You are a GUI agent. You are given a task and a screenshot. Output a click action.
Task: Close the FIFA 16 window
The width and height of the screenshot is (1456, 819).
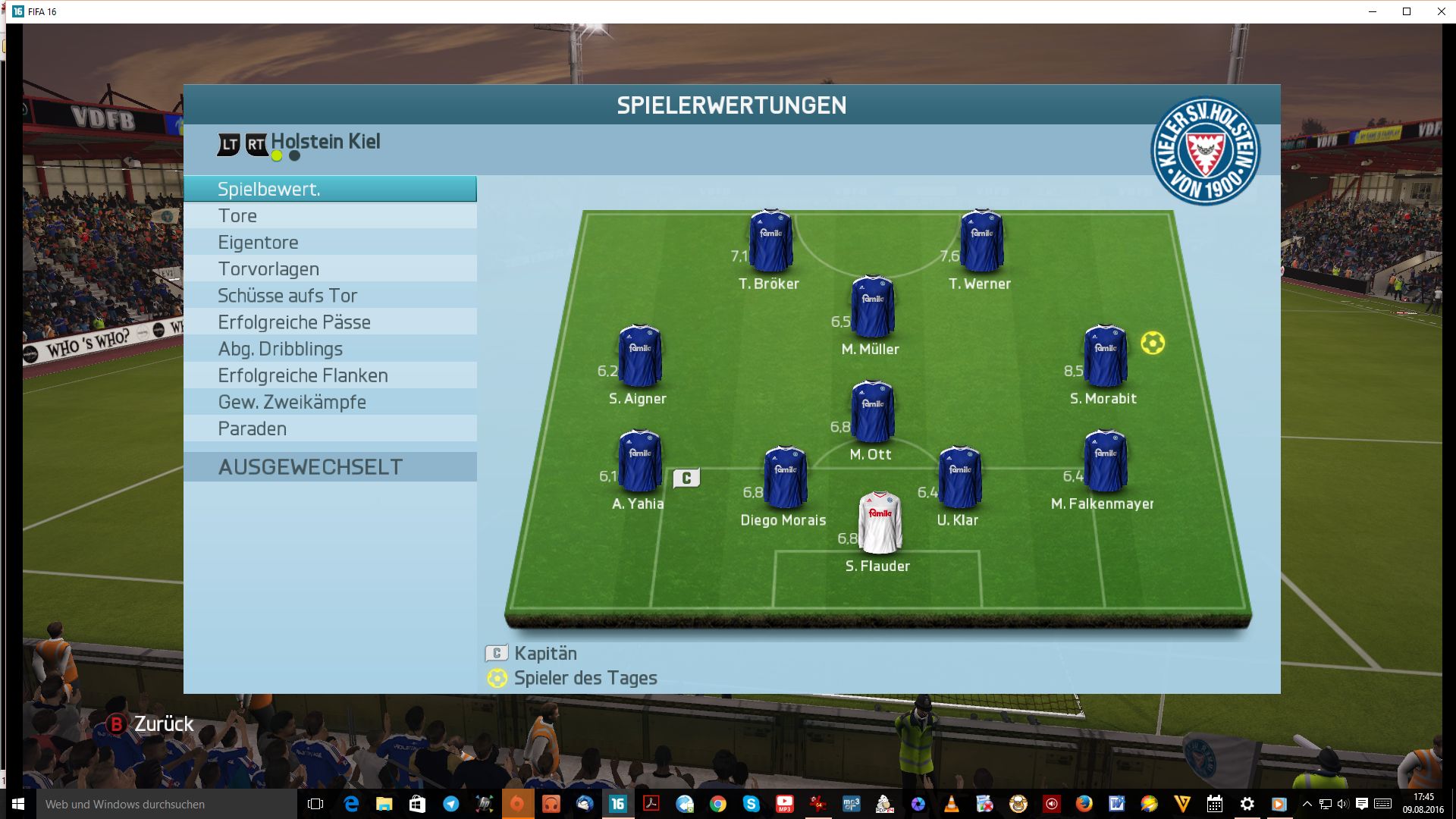(1441, 11)
